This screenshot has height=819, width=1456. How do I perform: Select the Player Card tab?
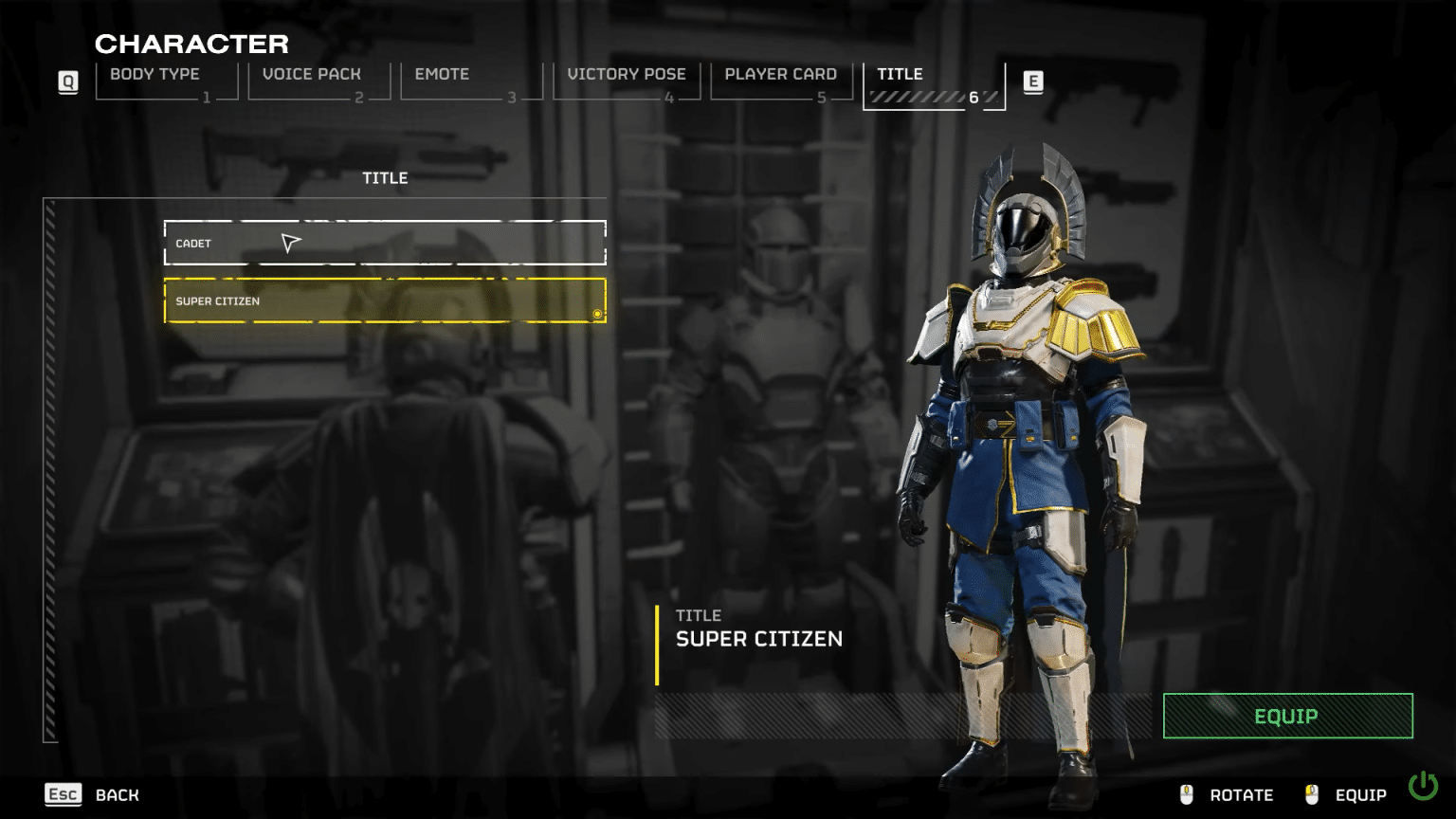pos(779,74)
